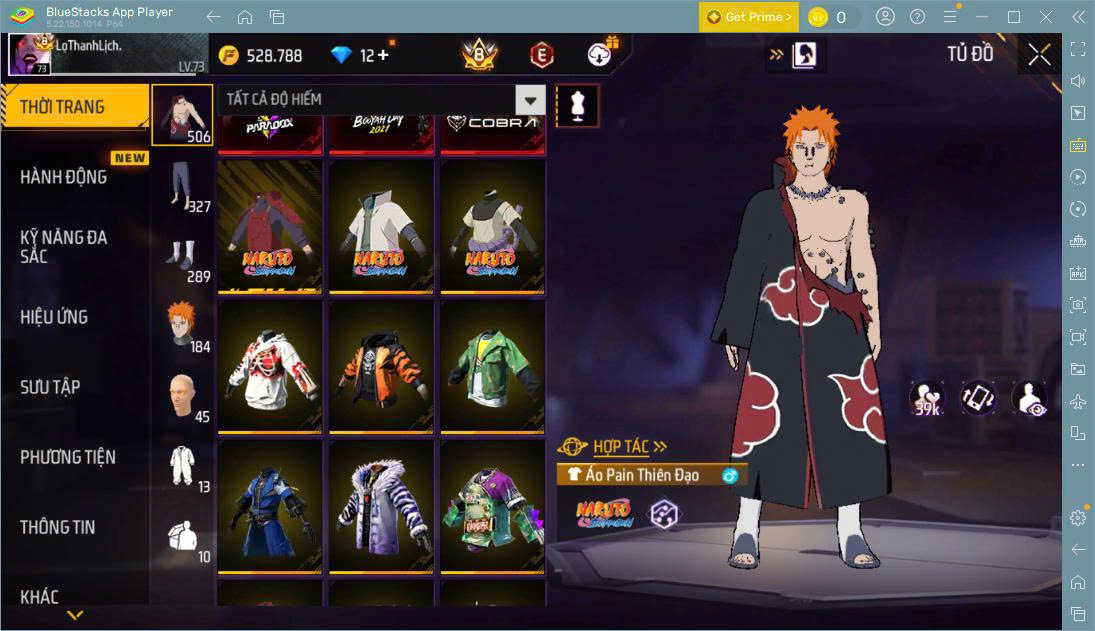Viewport: 1095px width, 631px height.
Task: Pick the orange tiger-striped jacket
Action: point(381,366)
